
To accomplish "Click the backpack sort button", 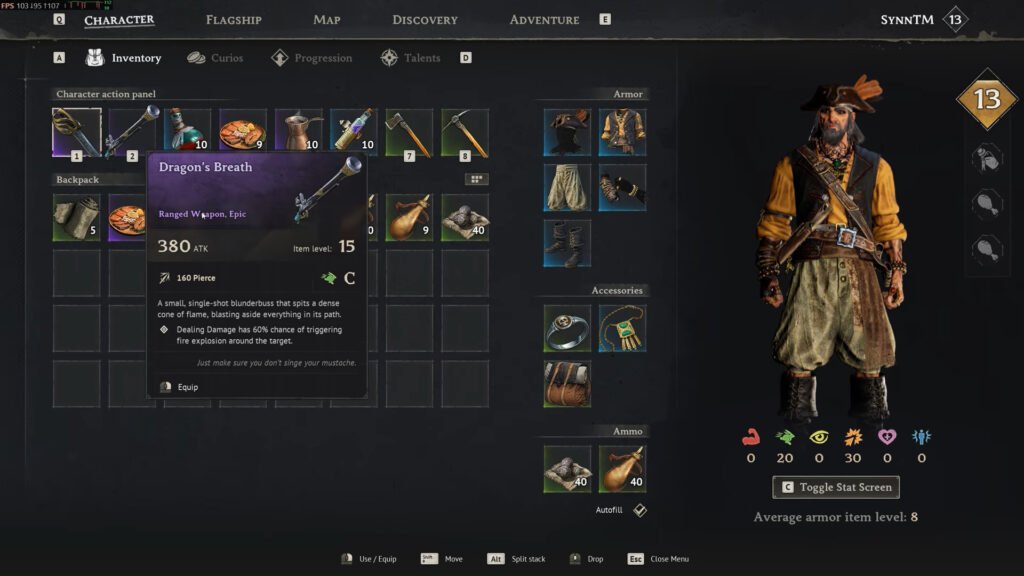I will [477, 179].
